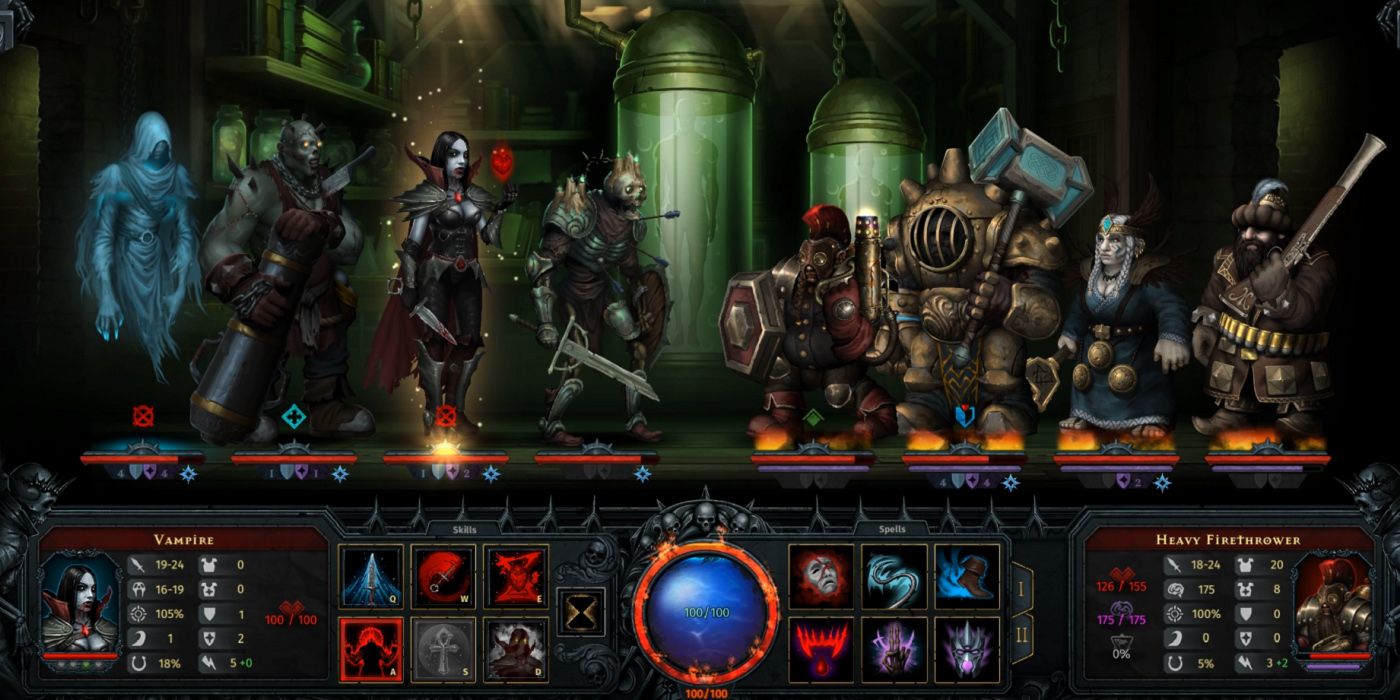
Task: Choose the greyed-out ankh skill (S)
Action: (443, 649)
